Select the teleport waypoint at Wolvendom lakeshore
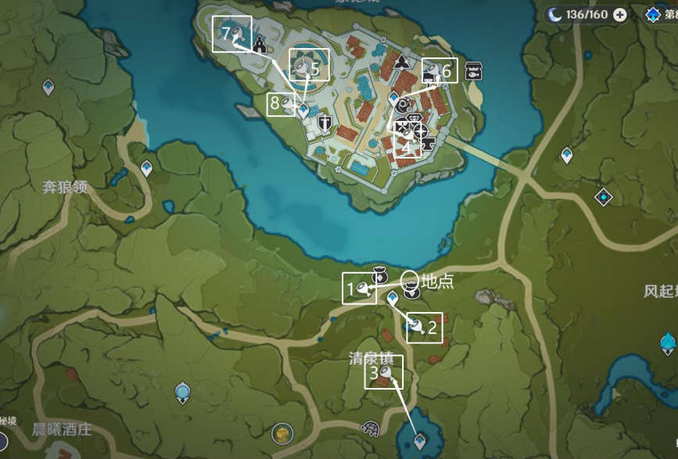678x459 pixels. pyautogui.click(x=147, y=168)
